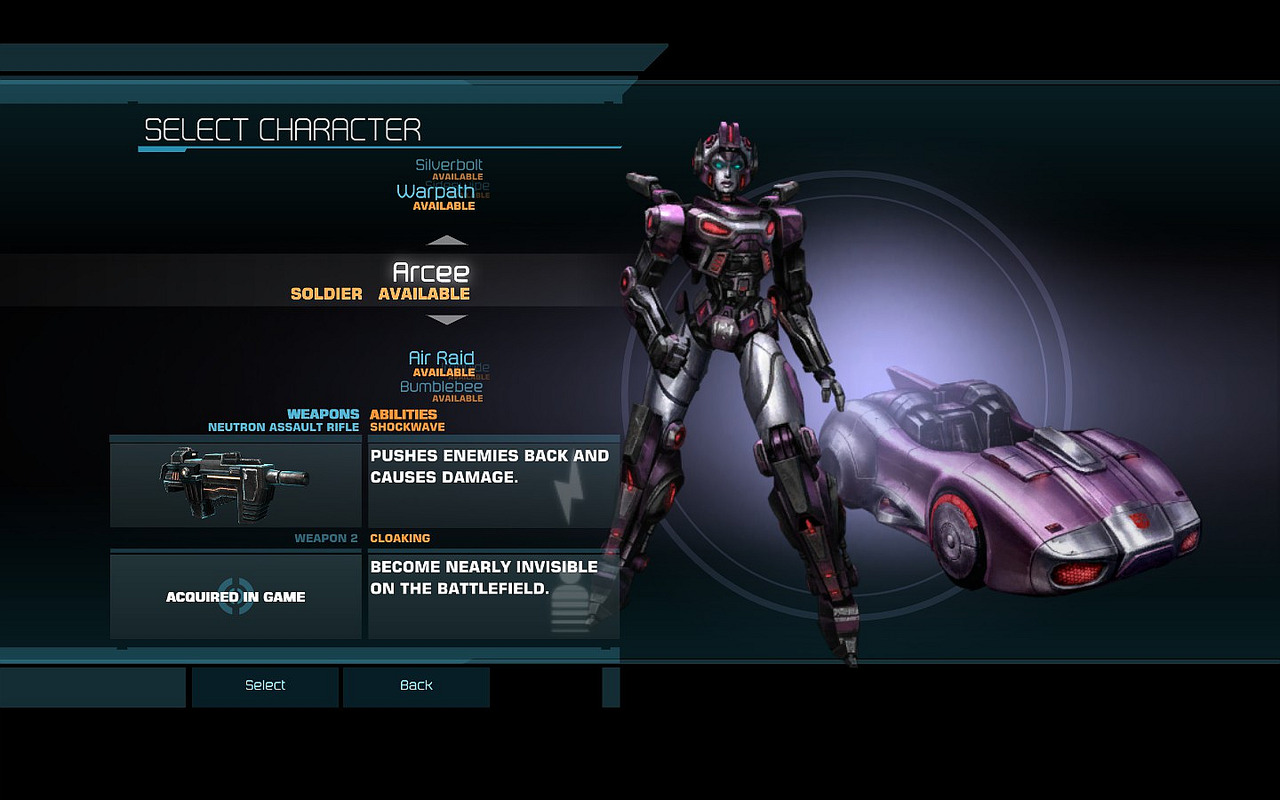
Task: Pick Warpath from the character list
Action: (x=435, y=191)
